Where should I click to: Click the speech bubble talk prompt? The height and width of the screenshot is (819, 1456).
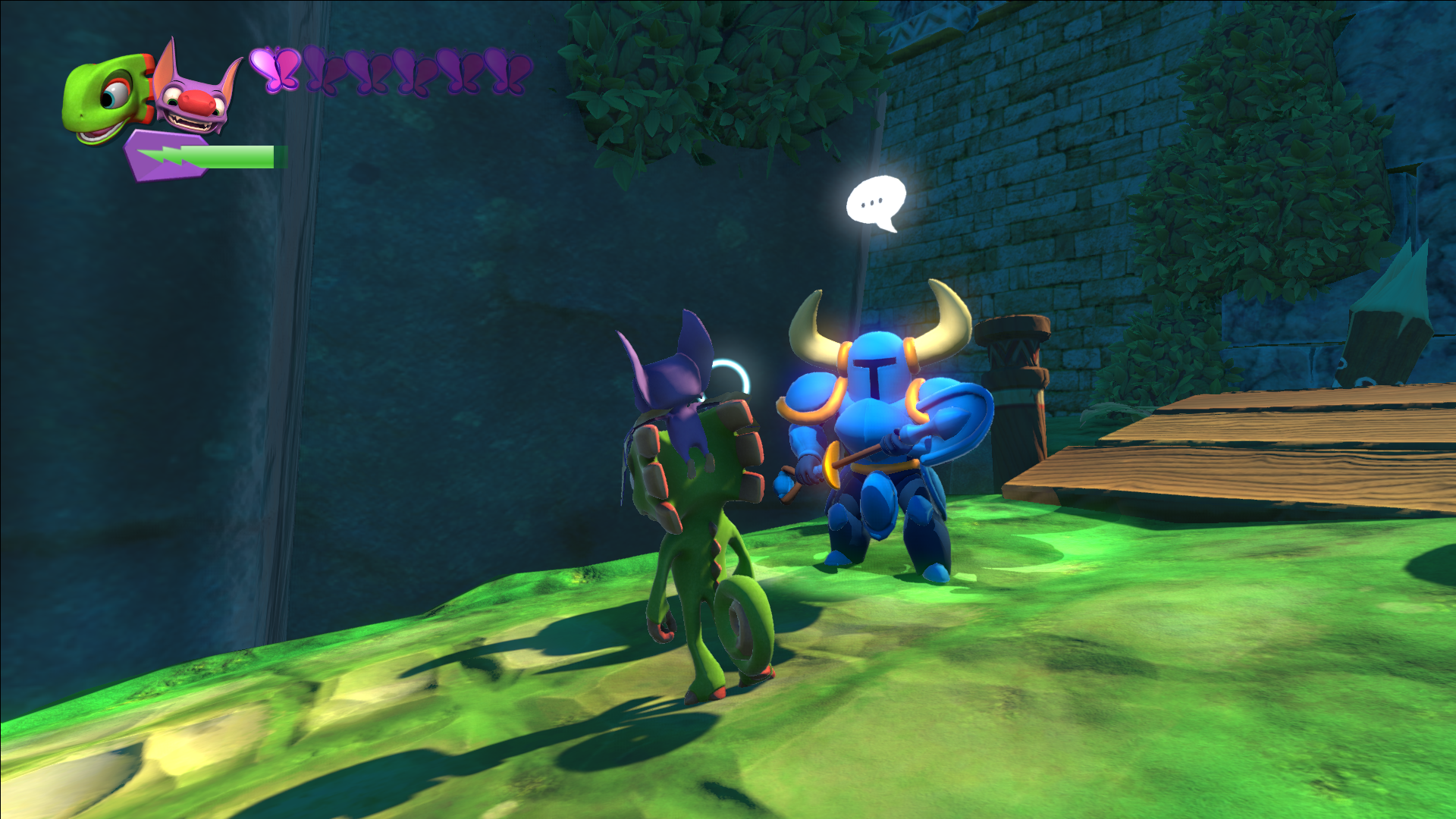pyautogui.click(x=876, y=202)
